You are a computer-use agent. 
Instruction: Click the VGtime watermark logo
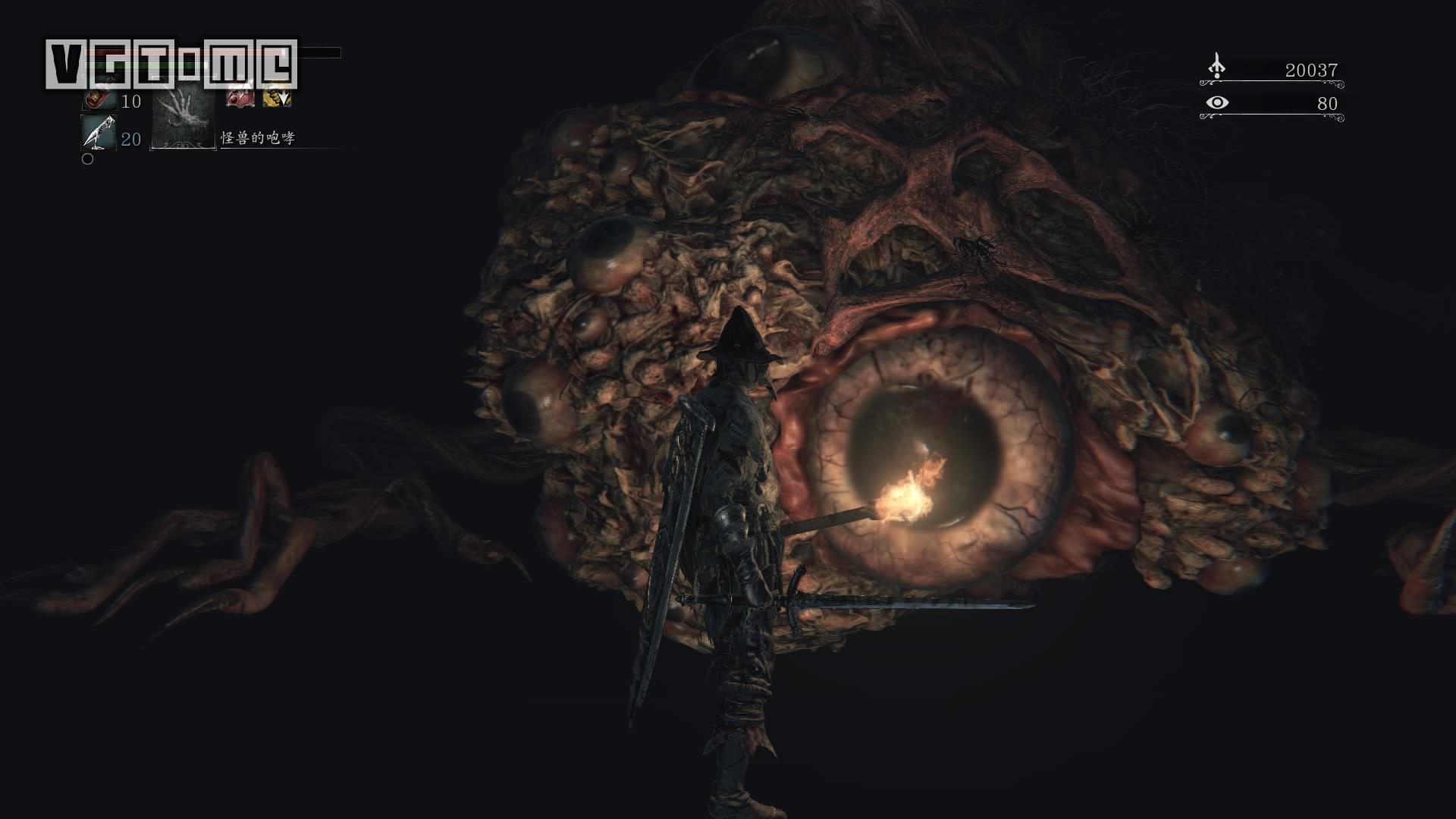pos(171,64)
